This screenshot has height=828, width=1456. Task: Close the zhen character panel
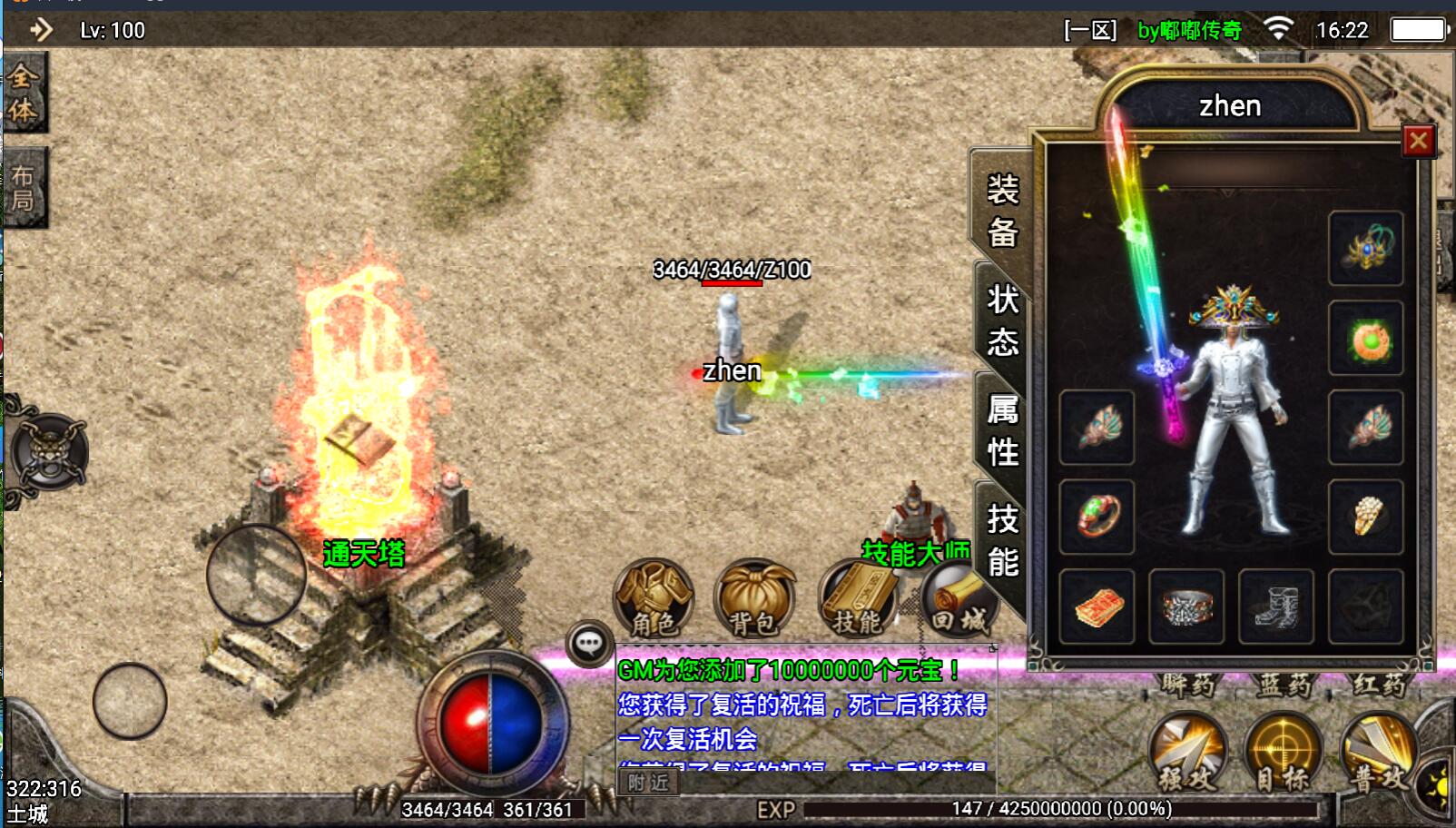[x=1418, y=141]
